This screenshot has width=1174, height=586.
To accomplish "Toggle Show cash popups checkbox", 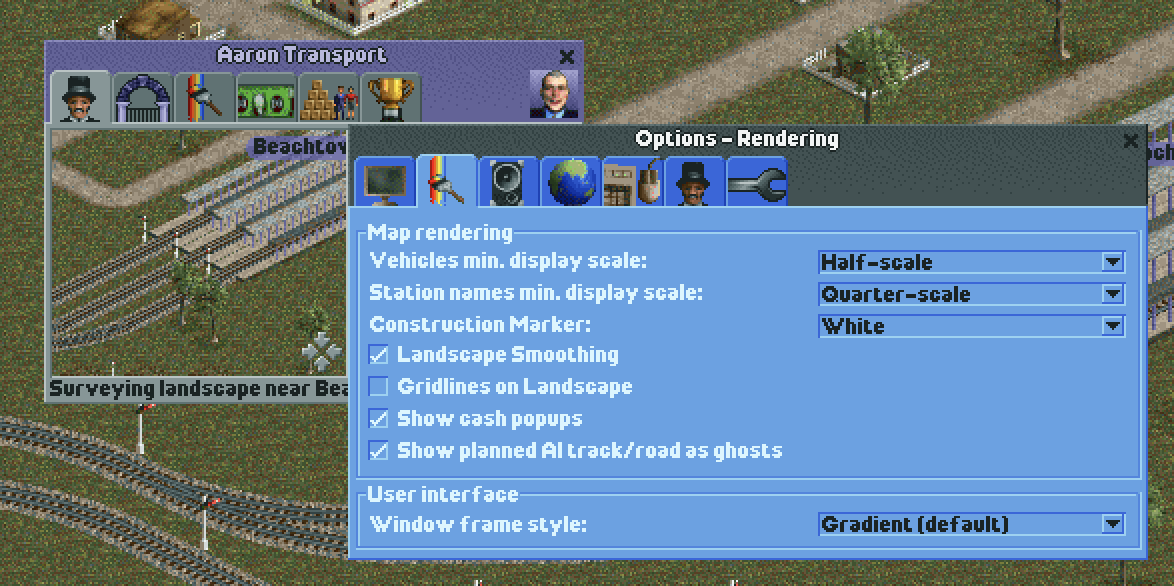I will coord(379,419).
